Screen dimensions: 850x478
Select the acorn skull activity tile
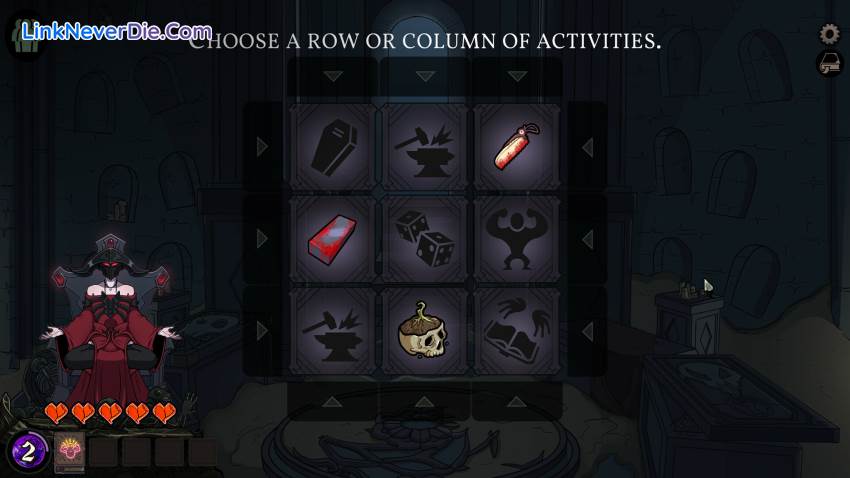pos(425,331)
